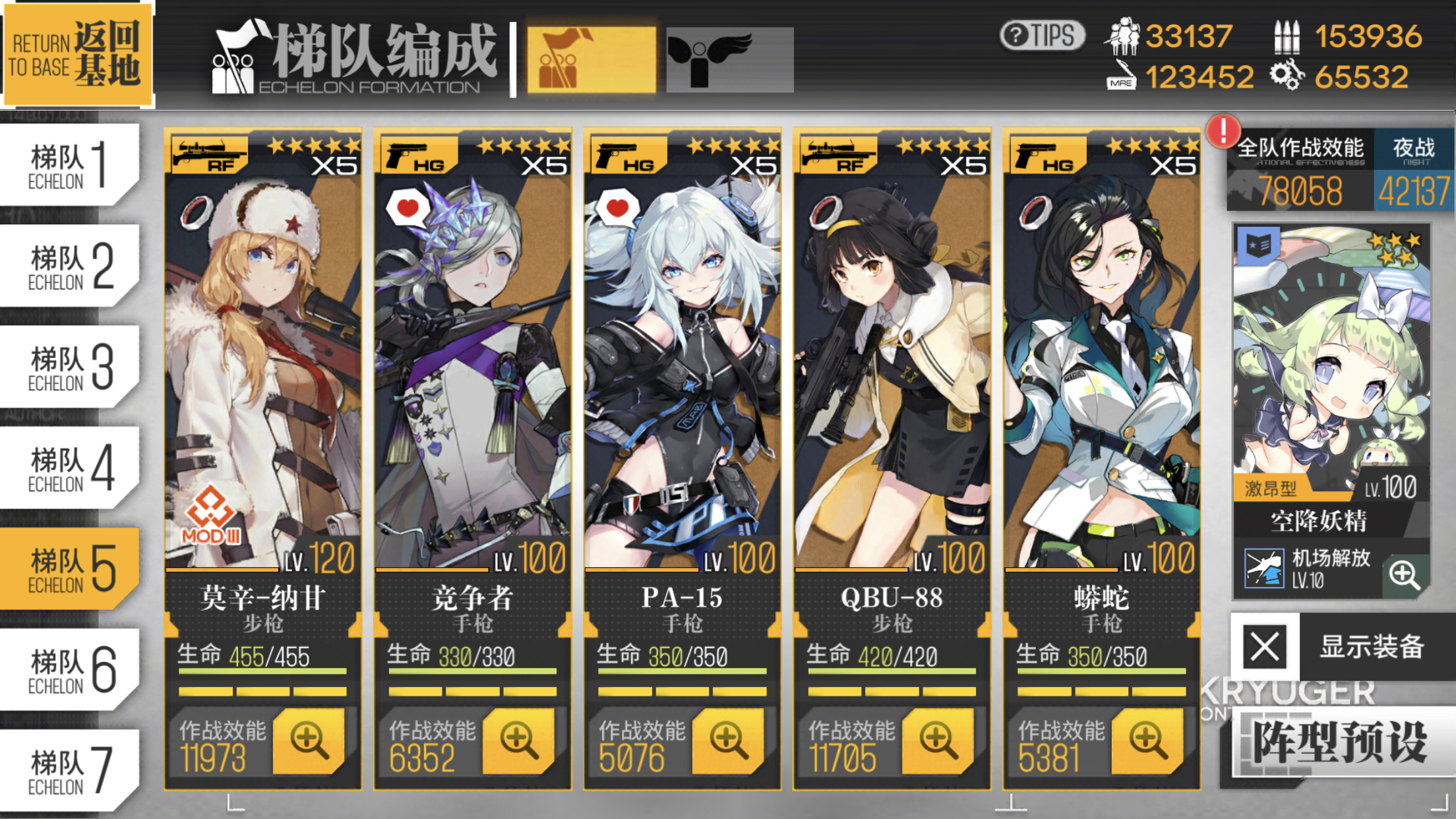
Task: Select the MOD III icon on Mosin-Nagant
Action: point(212,508)
